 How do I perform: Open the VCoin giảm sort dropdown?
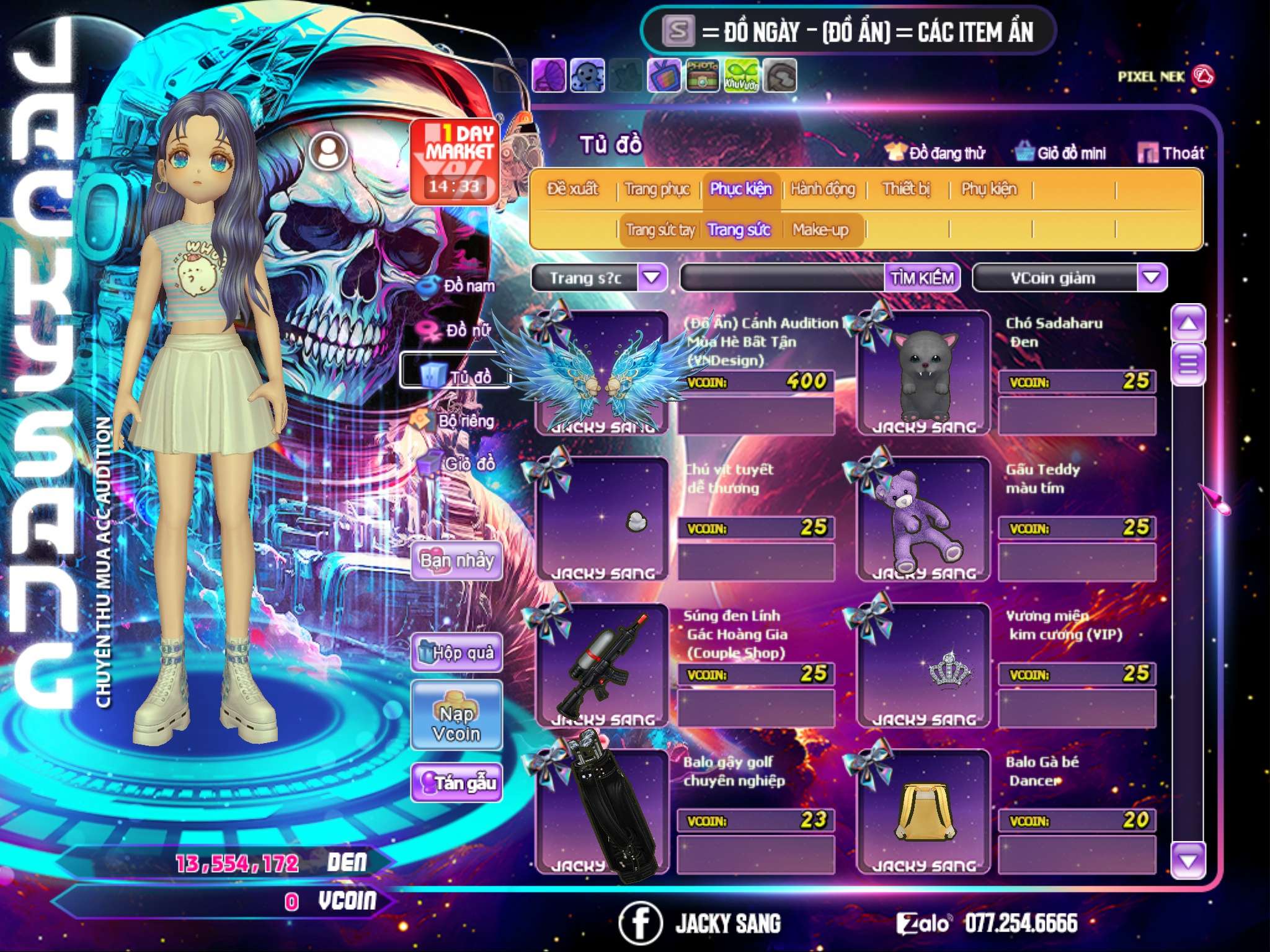tap(1151, 278)
